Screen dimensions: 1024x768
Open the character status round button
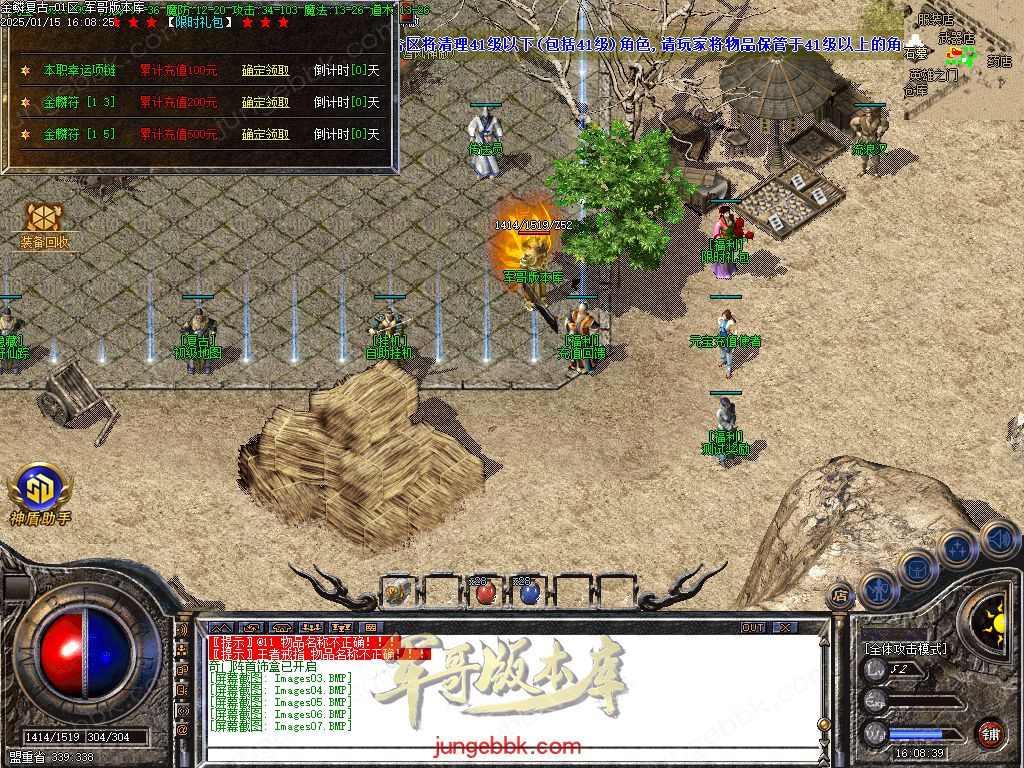click(878, 590)
